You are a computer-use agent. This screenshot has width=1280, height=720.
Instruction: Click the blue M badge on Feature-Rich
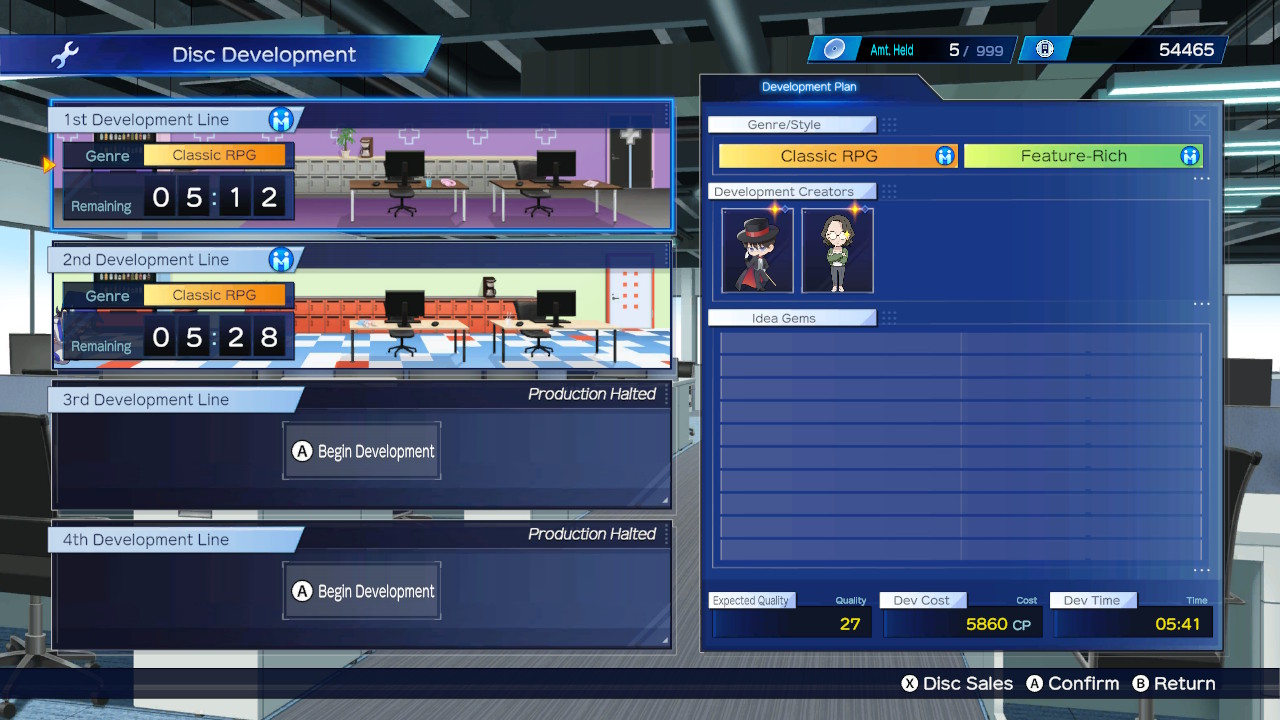1190,156
